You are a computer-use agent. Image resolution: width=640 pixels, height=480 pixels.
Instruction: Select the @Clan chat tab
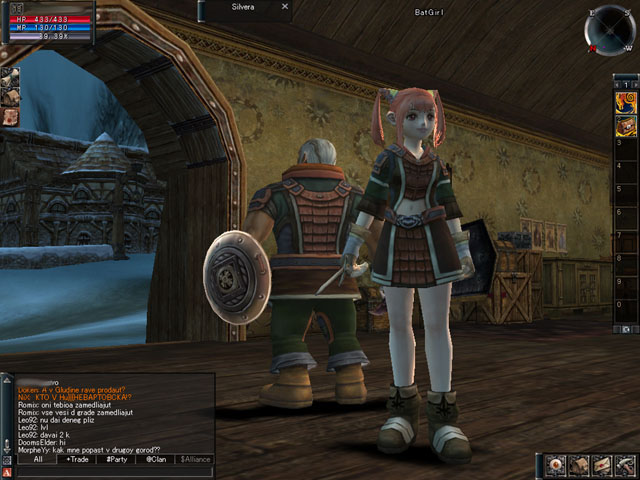(156, 459)
